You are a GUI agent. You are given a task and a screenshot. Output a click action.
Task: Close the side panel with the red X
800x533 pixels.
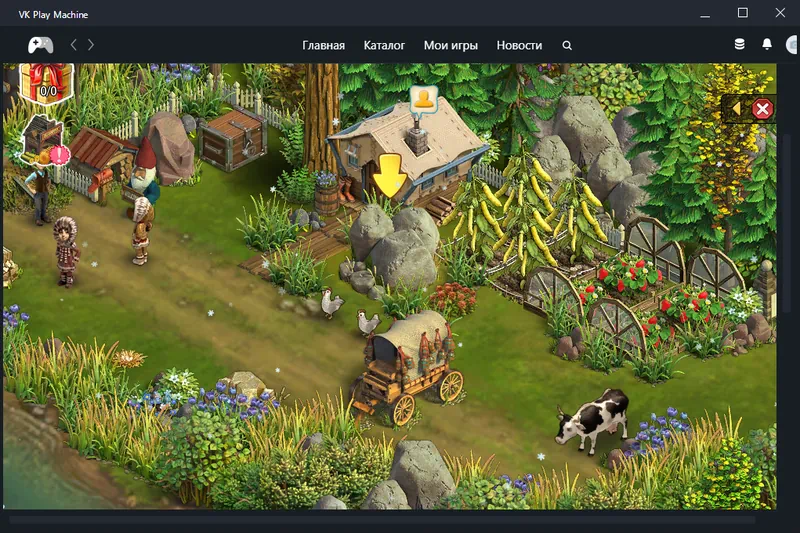762,109
